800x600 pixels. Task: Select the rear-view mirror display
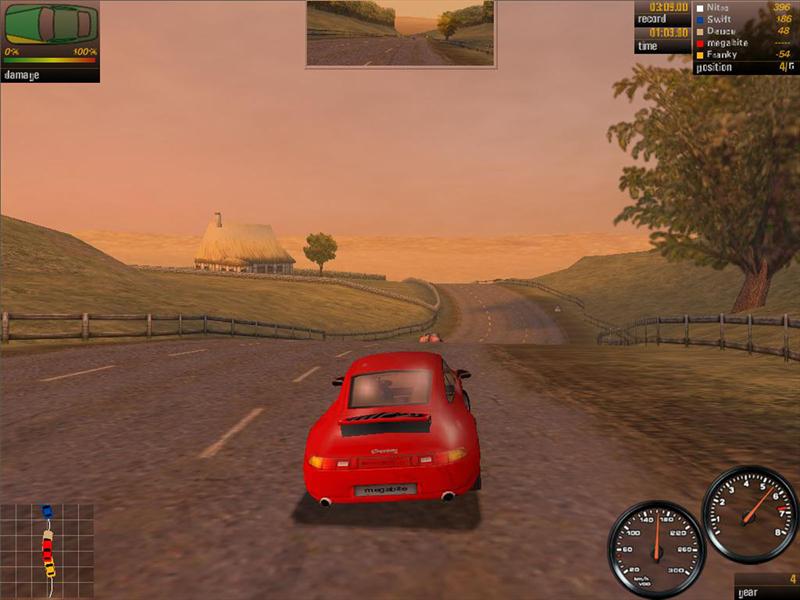click(400, 33)
